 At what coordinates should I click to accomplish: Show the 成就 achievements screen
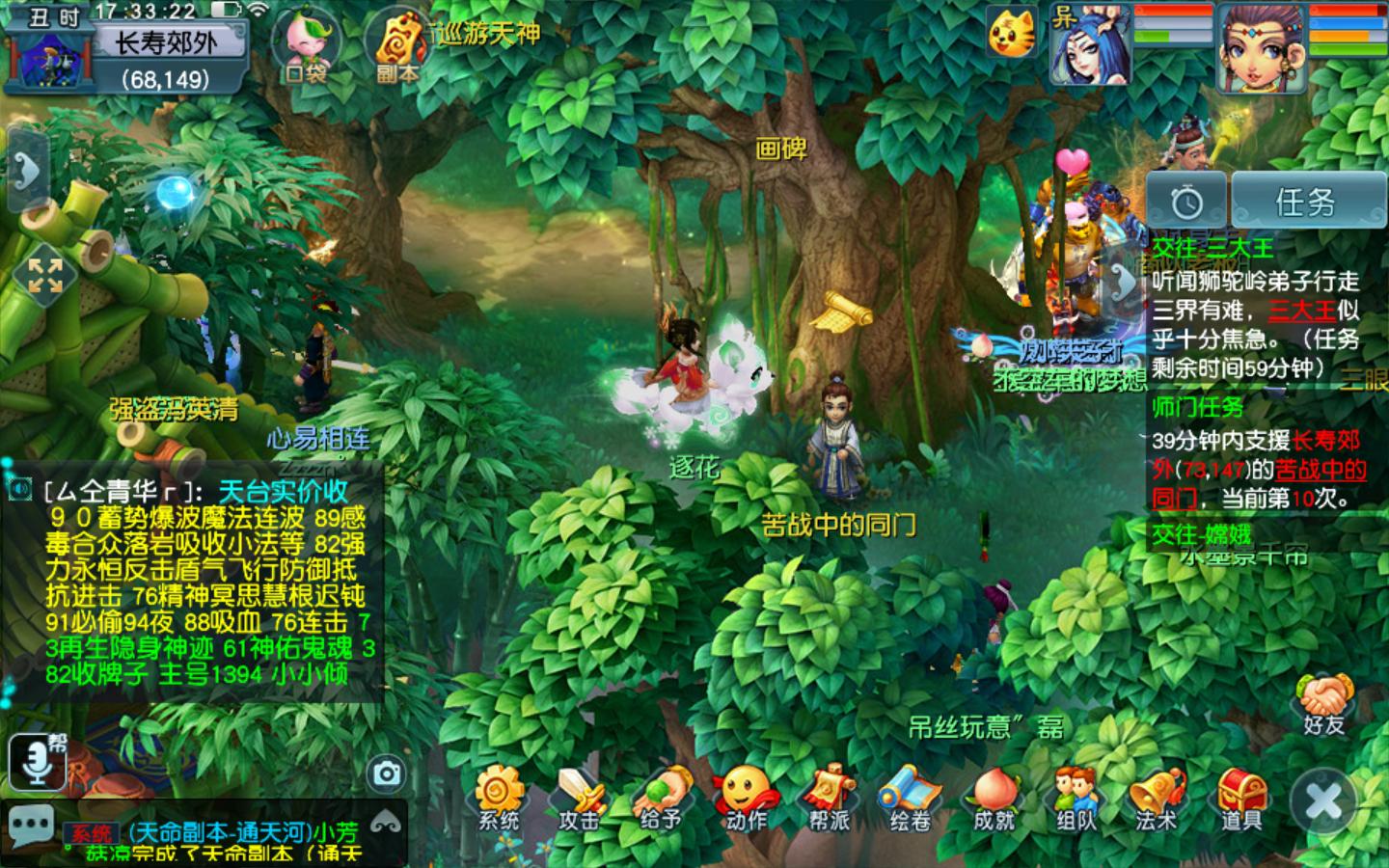click(x=994, y=798)
